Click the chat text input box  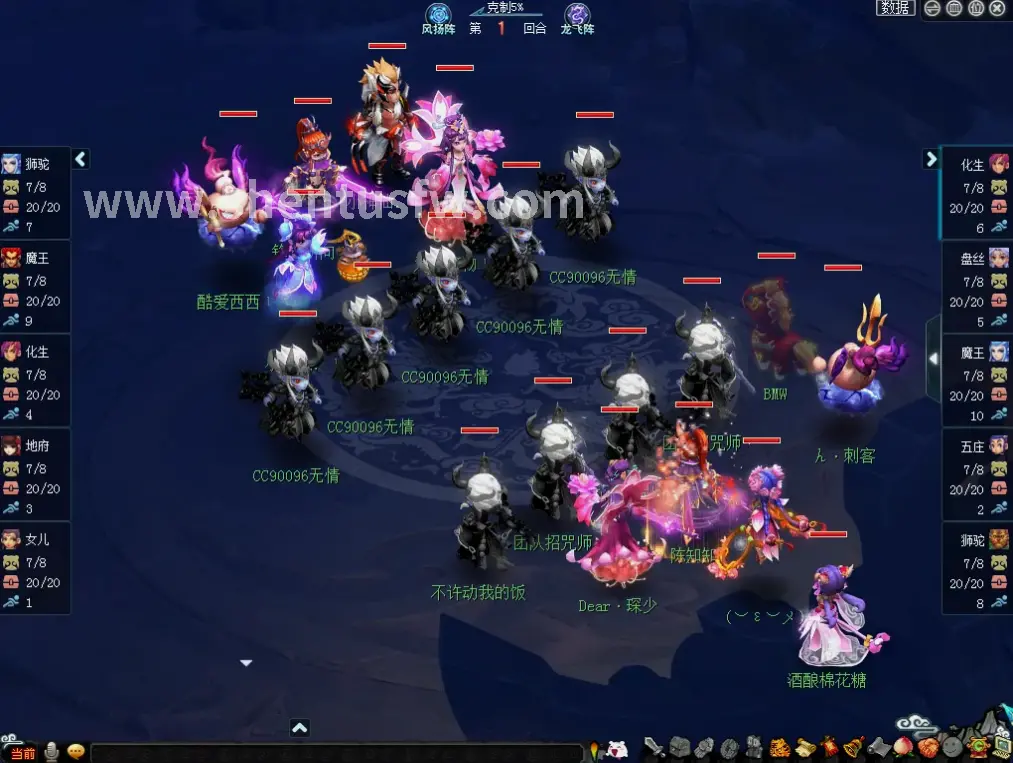point(335,753)
